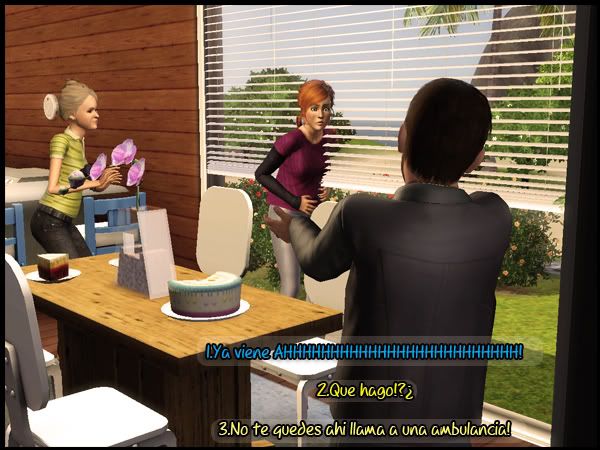Select option 2 "Que hago!?¿"
Screen dimensions: 600x450
click(x=365, y=390)
